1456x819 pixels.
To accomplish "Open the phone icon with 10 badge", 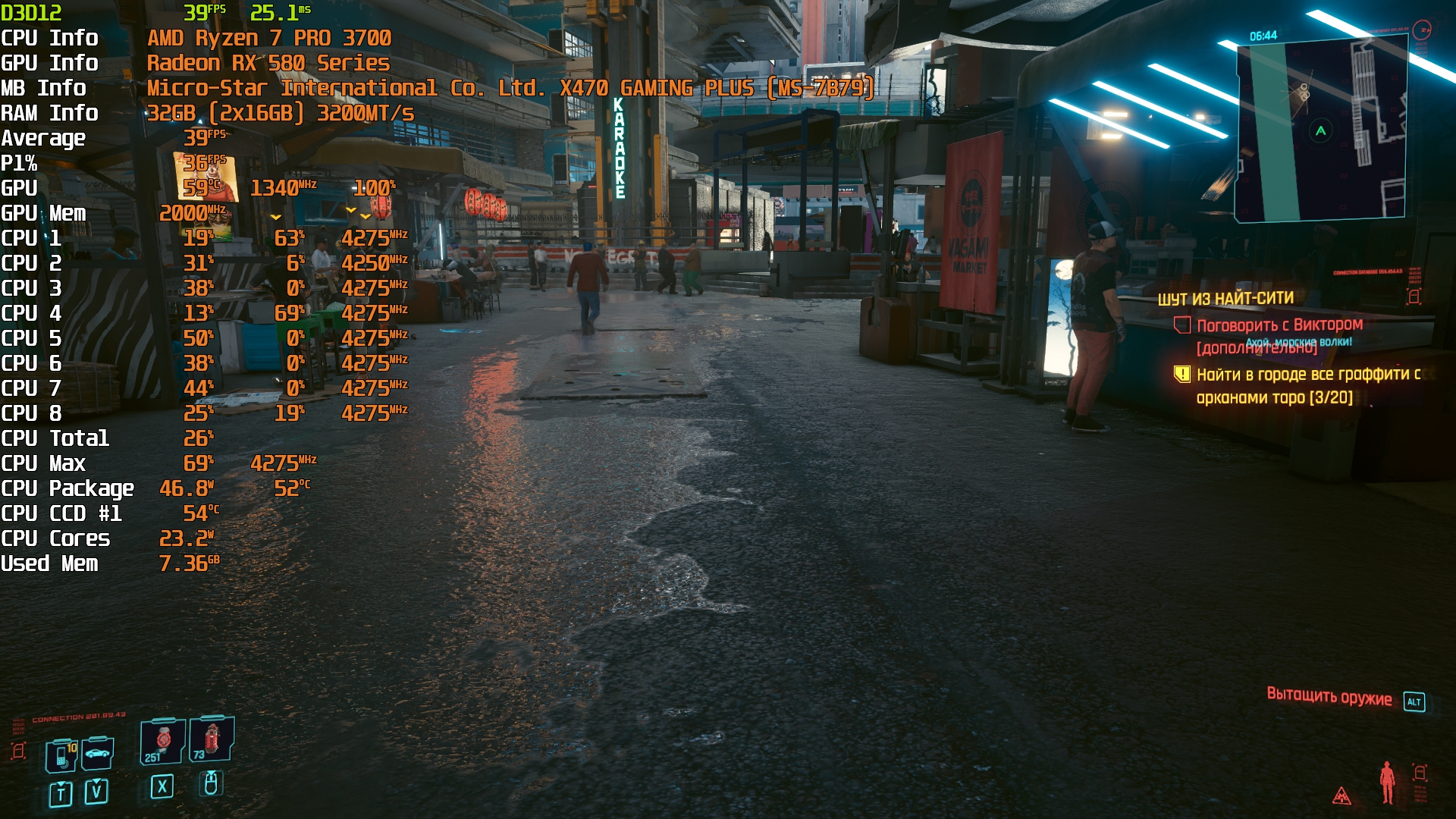I will (61, 755).
